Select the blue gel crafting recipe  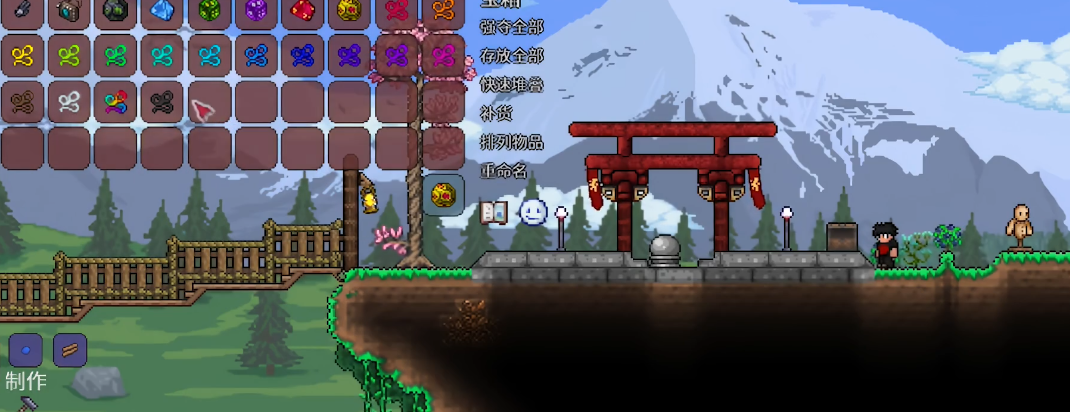click(x=26, y=350)
